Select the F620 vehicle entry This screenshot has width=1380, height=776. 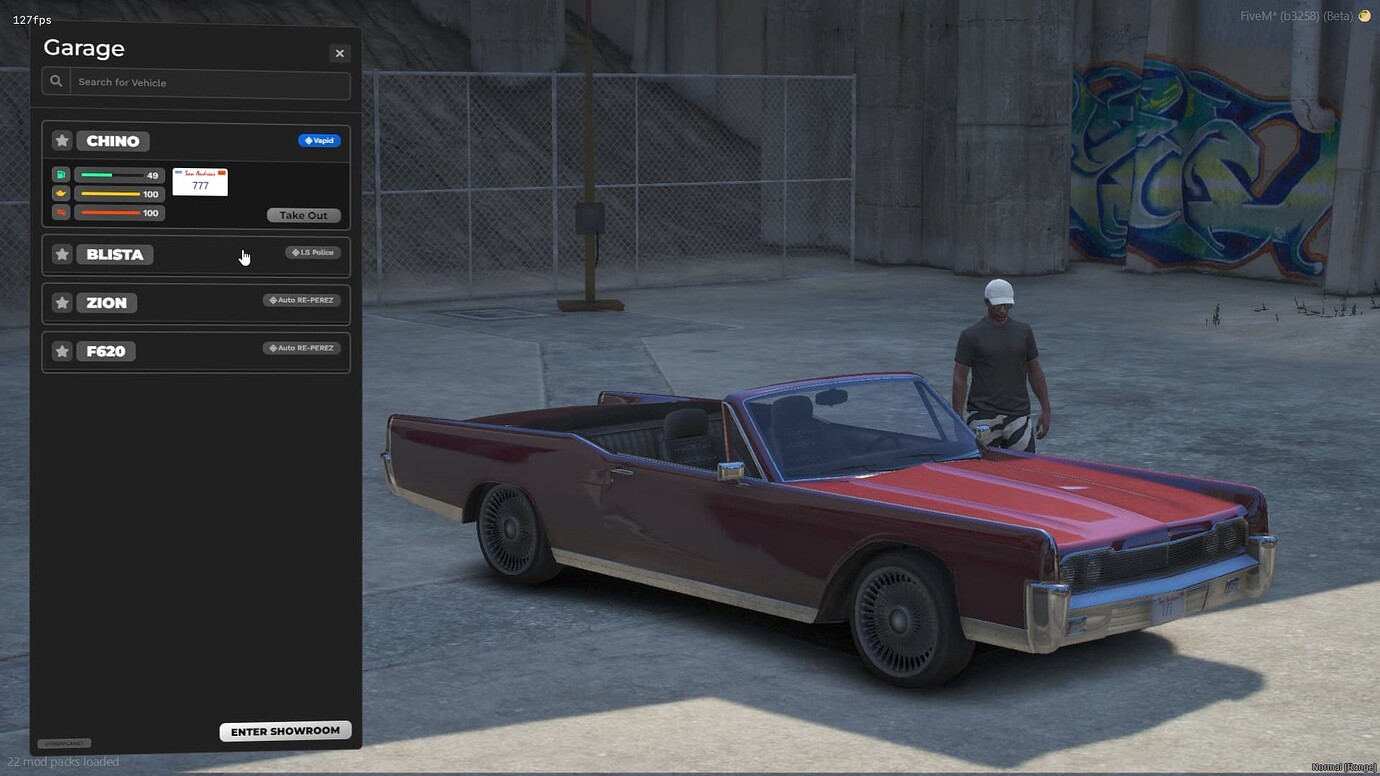195,351
